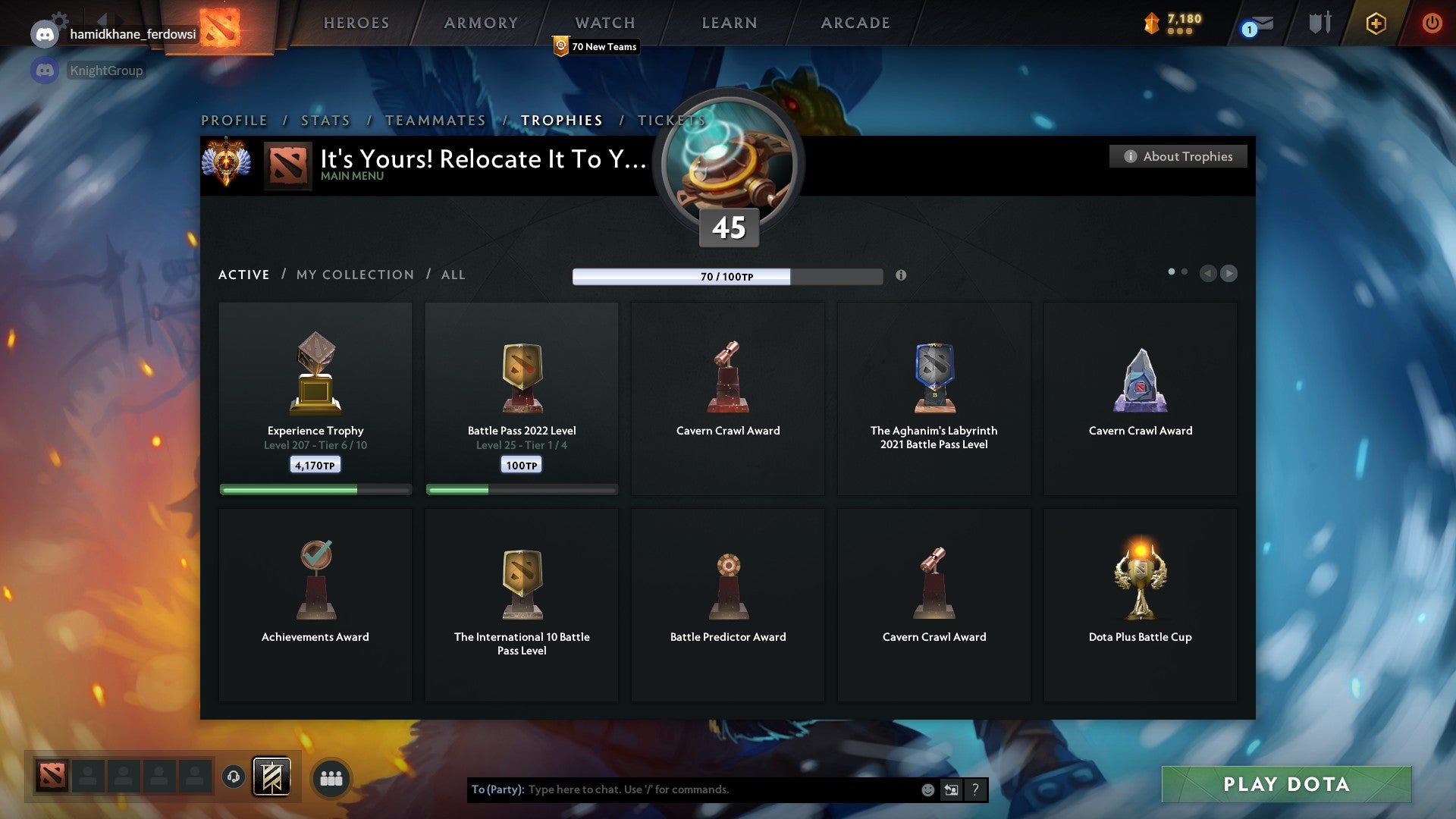
Task: Click the armory shield and sword icon
Action: pyautogui.click(x=1319, y=24)
